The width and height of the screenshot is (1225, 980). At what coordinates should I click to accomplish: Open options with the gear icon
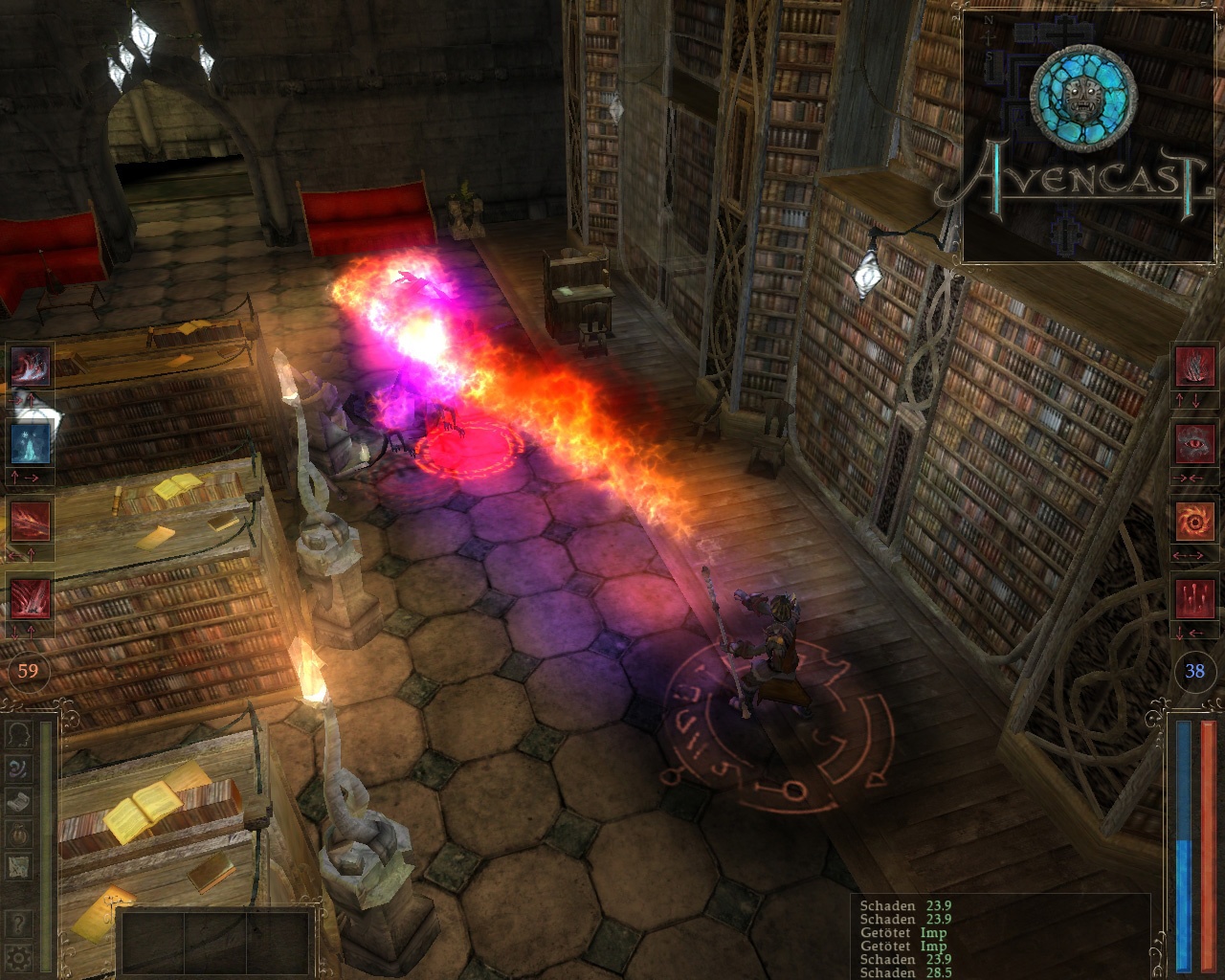(x=17, y=959)
